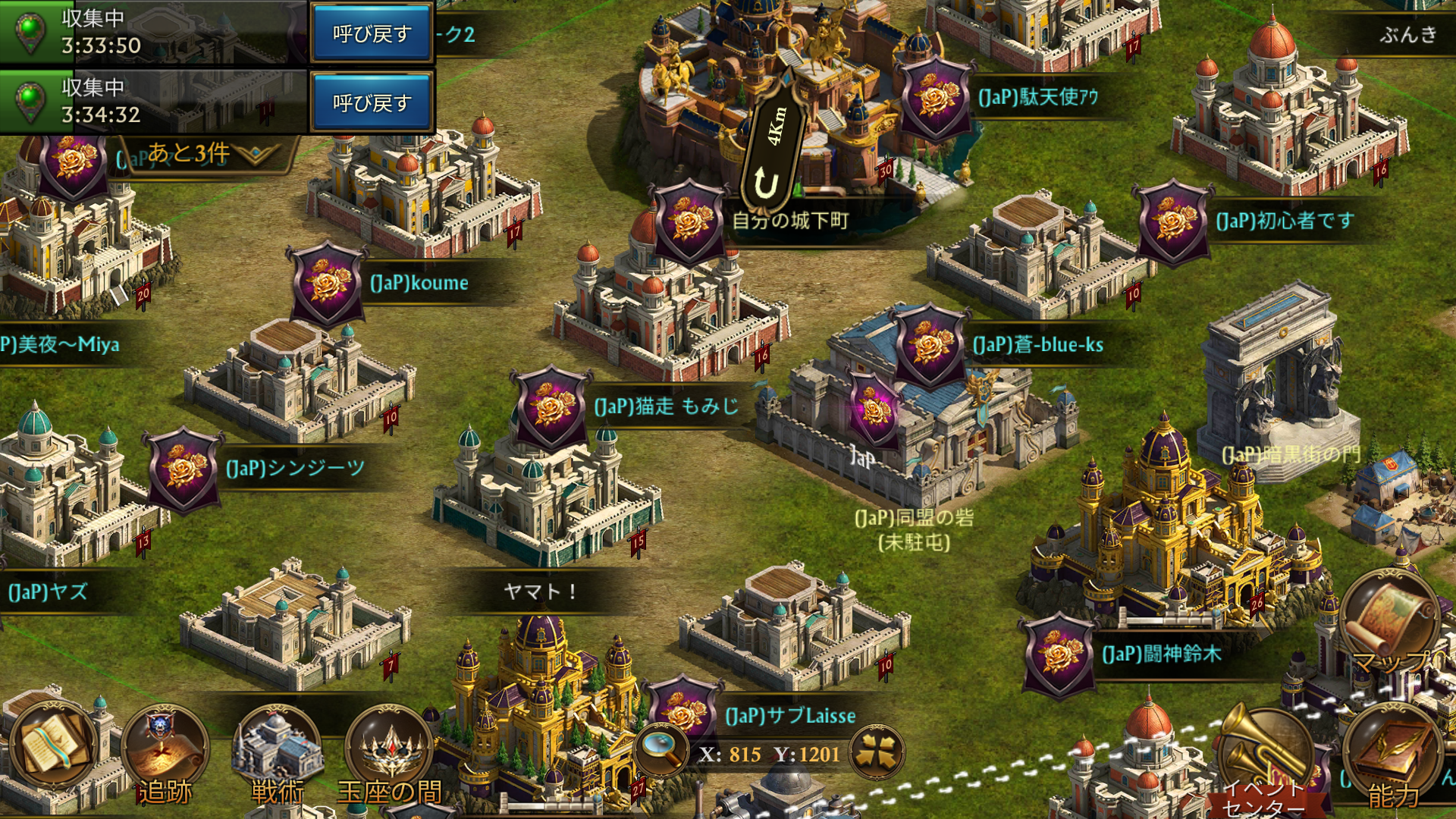Click the gold clover icon beside coordinates

(878, 753)
